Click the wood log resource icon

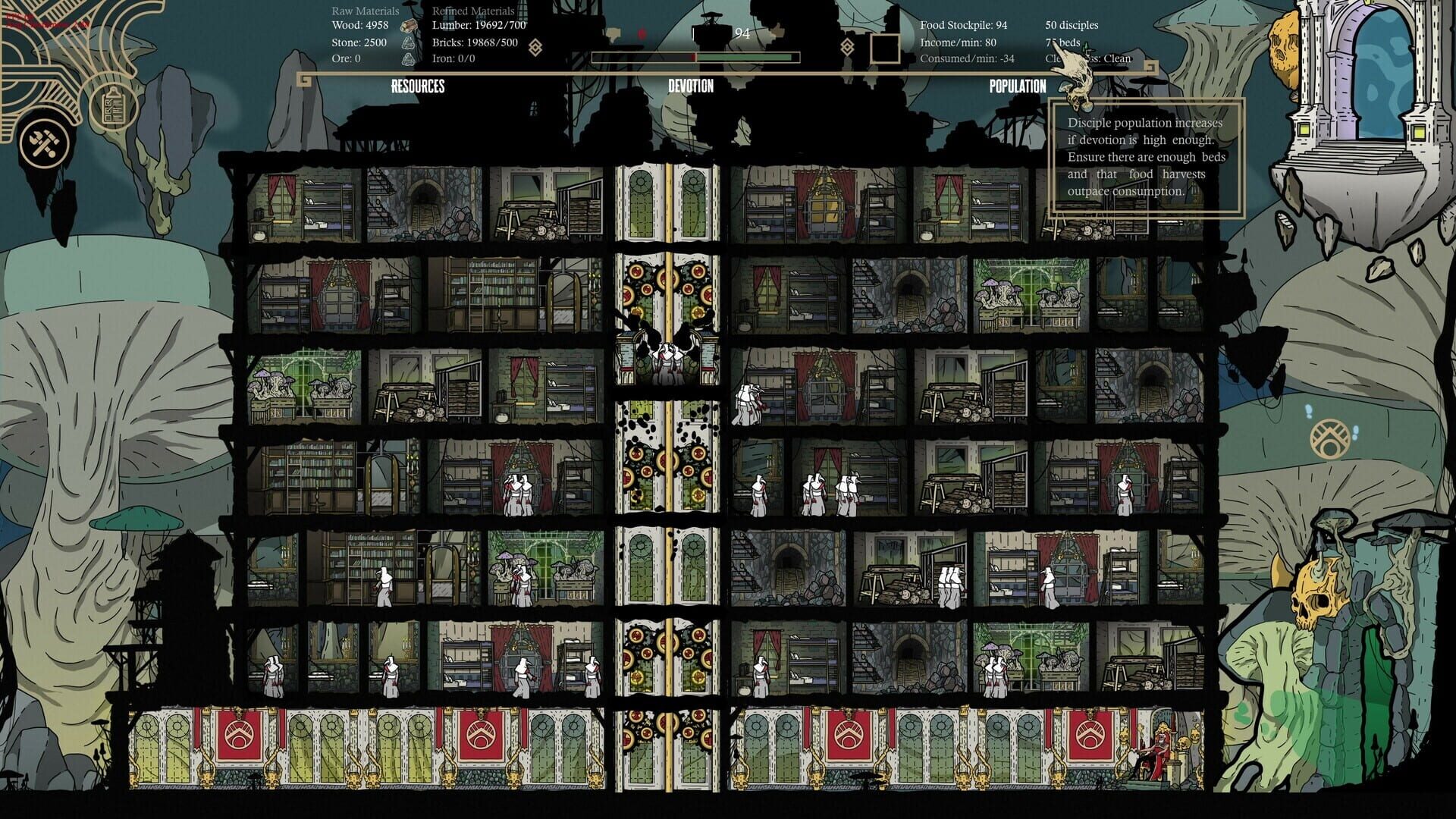(x=409, y=25)
